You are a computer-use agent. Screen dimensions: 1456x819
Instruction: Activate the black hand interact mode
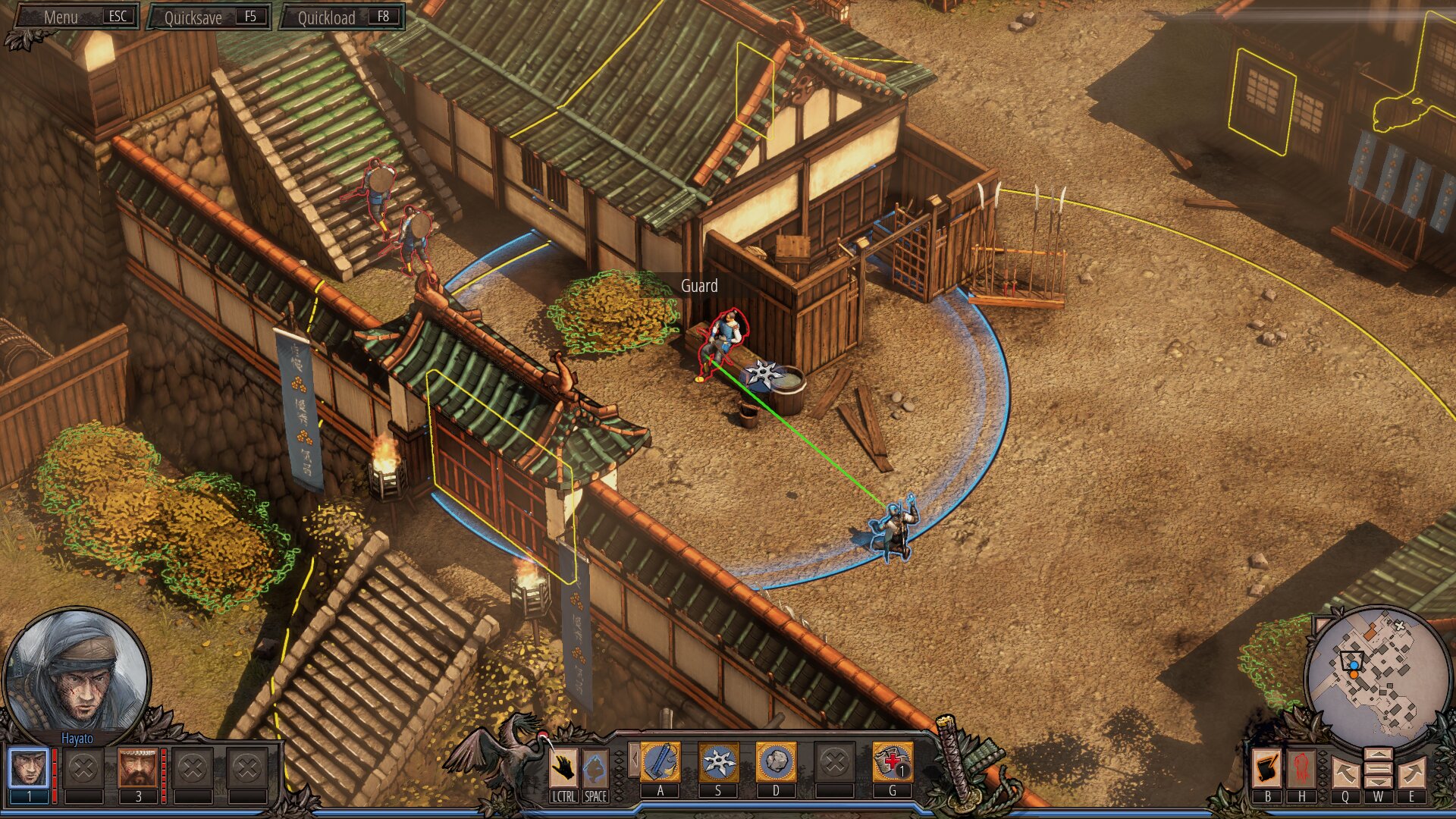[x=563, y=767]
